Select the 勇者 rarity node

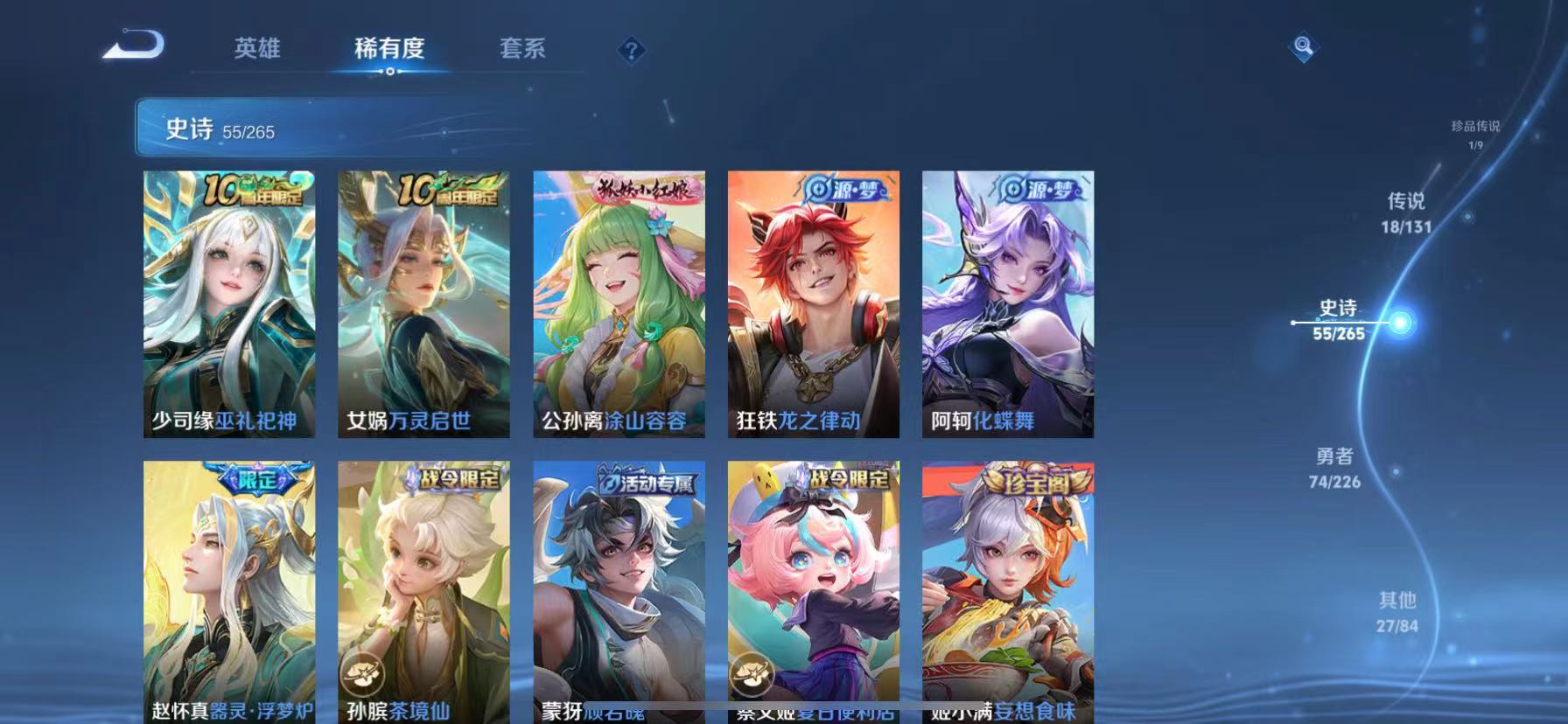point(1335,468)
